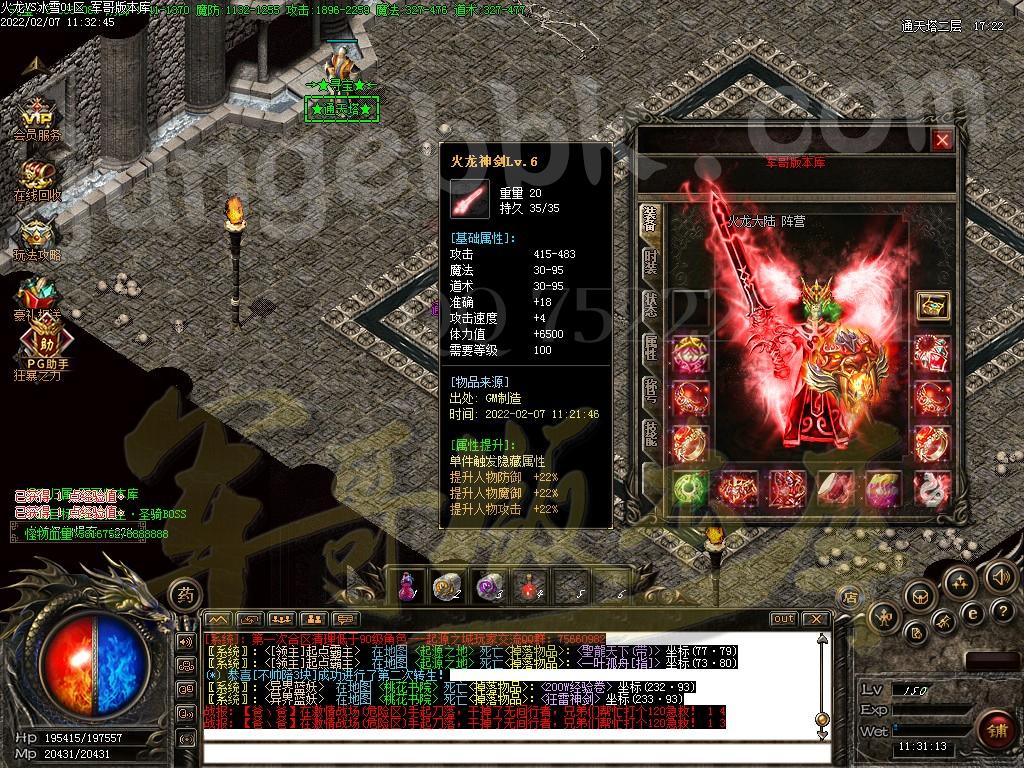Viewport: 1024px width, 768px height.
Task: Use the red gourd potion in hotbar
Action: pos(407,587)
